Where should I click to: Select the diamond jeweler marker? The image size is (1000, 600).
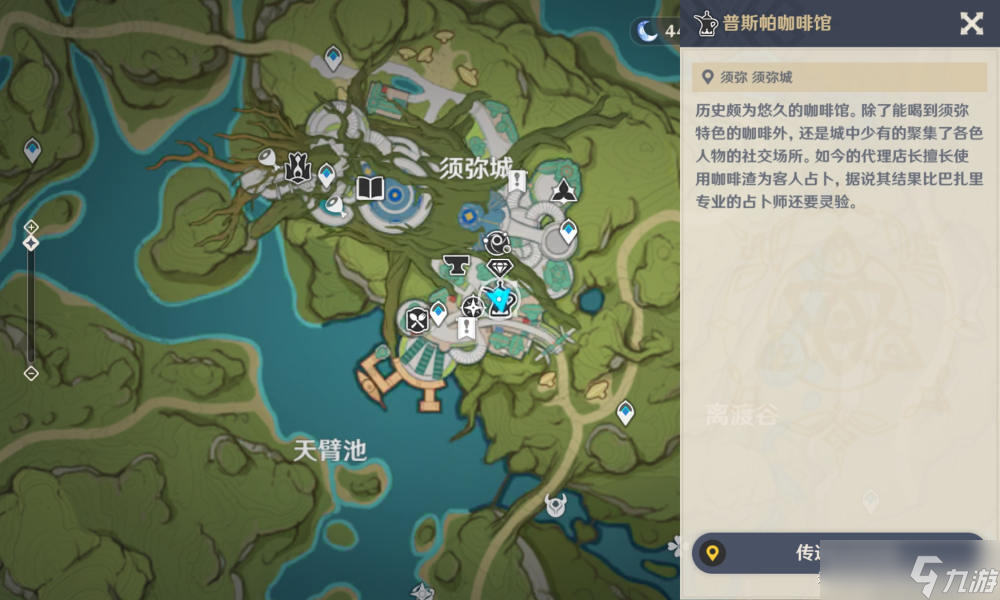[500, 267]
